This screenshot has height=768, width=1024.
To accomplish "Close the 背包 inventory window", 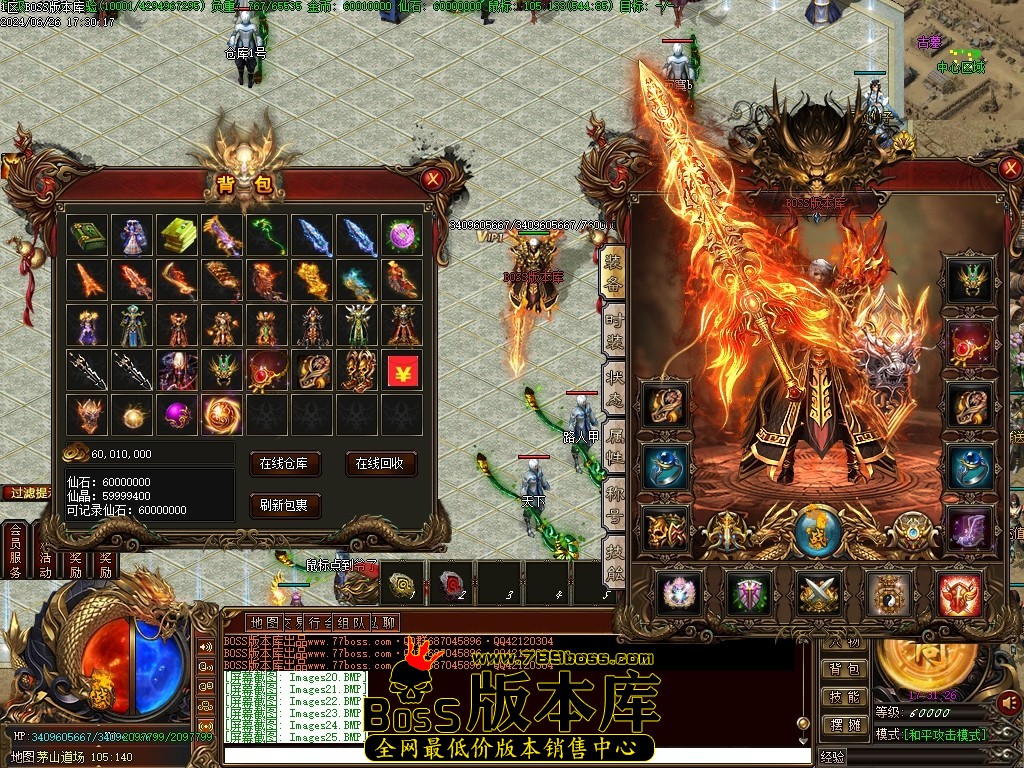I will click(x=432, y=180).
